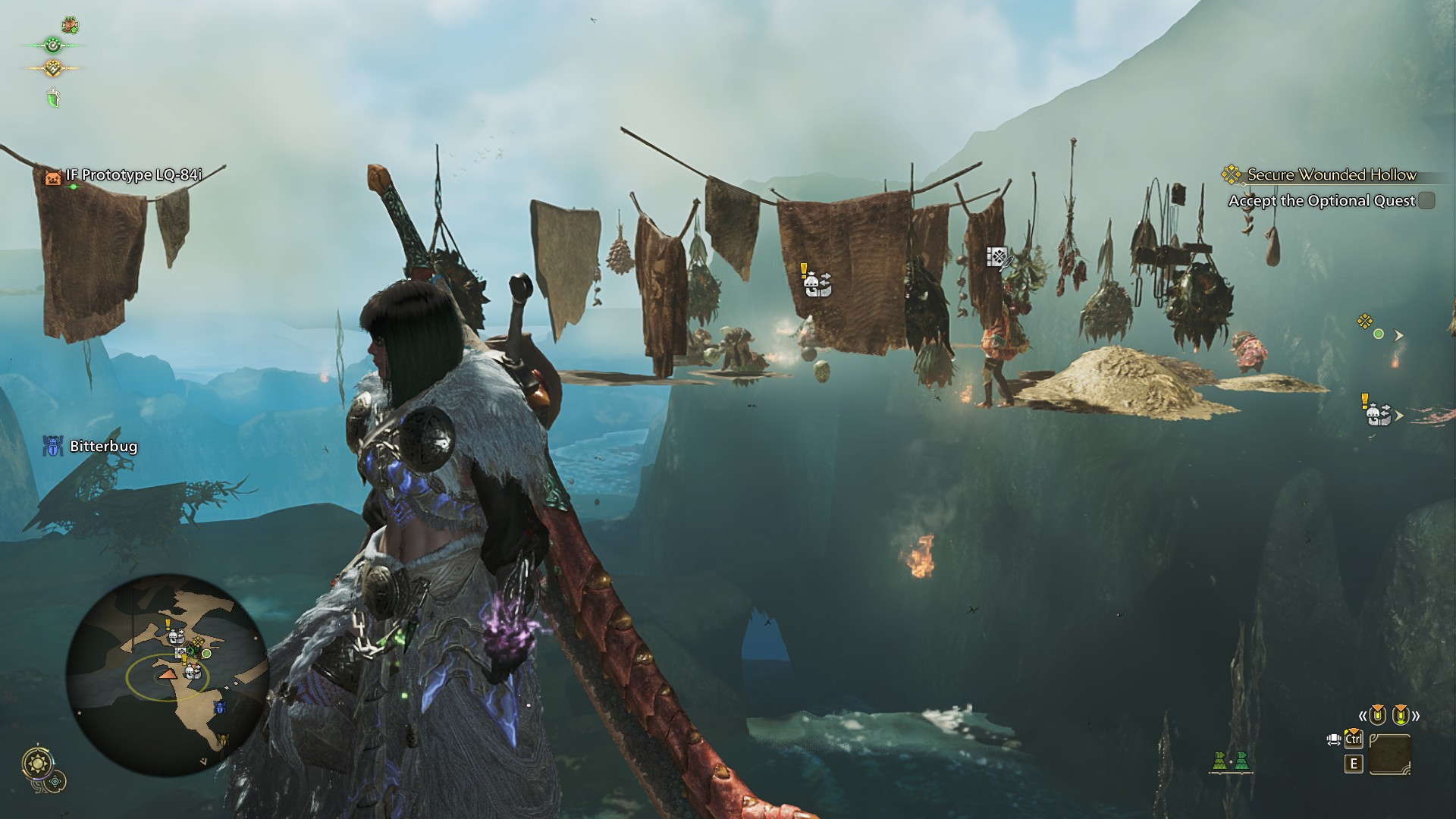Screen dimensions: 1456x819
Task: Select the orange attack-up buff icon
Action: [x=70, y=25]
